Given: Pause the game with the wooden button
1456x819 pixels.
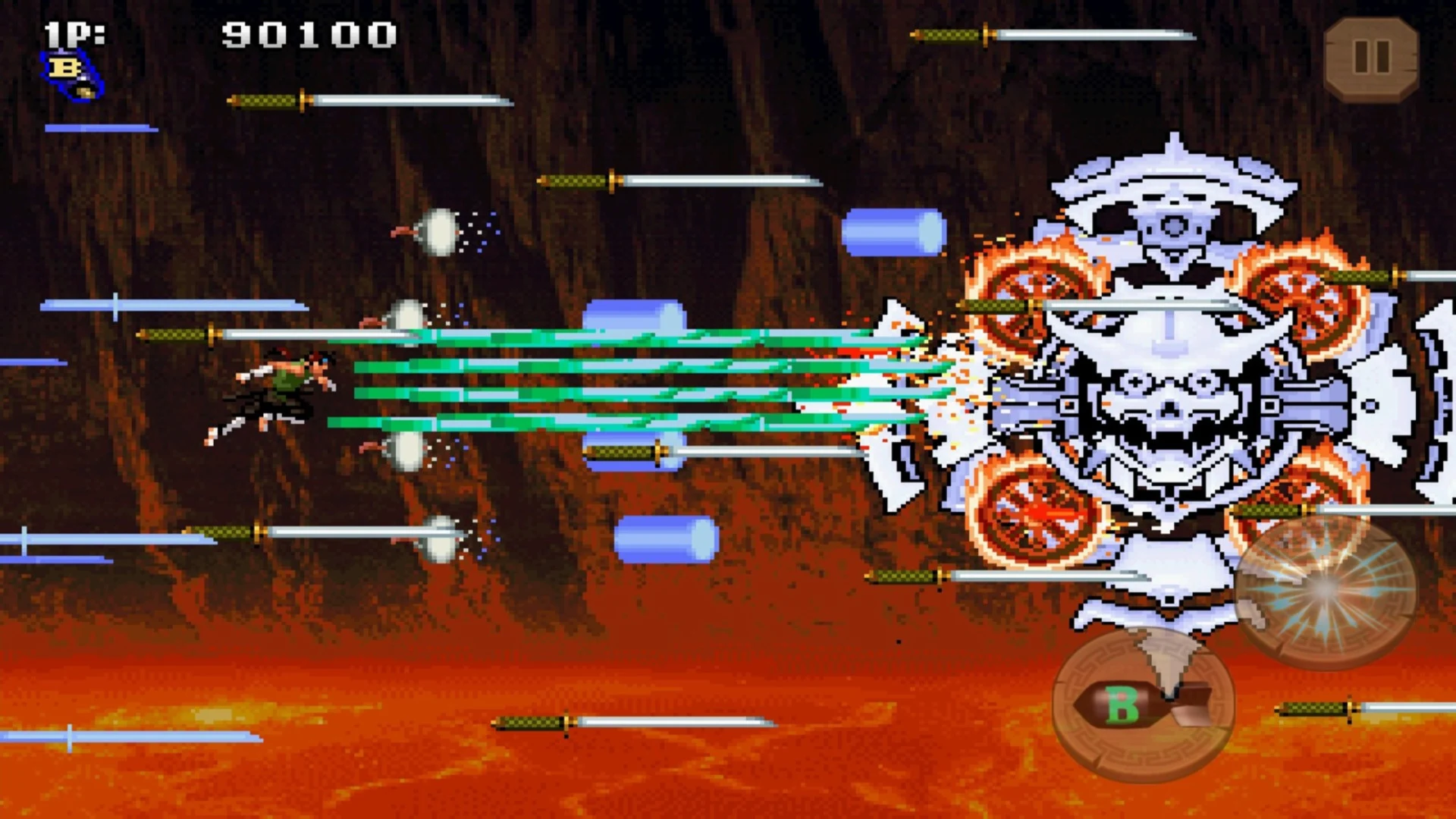Looking at the screenshot, I should coord(1371,58).
